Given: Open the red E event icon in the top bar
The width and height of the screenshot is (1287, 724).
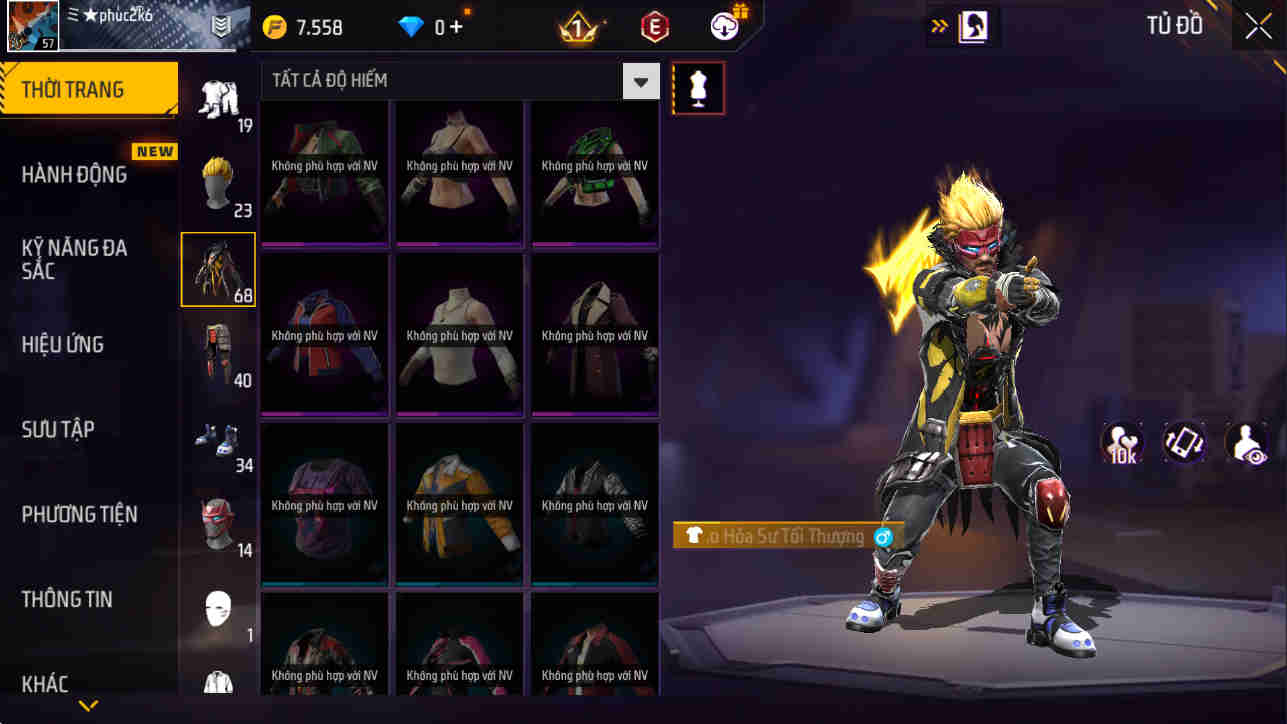Looking at the screenshot, I should (657, 26).
